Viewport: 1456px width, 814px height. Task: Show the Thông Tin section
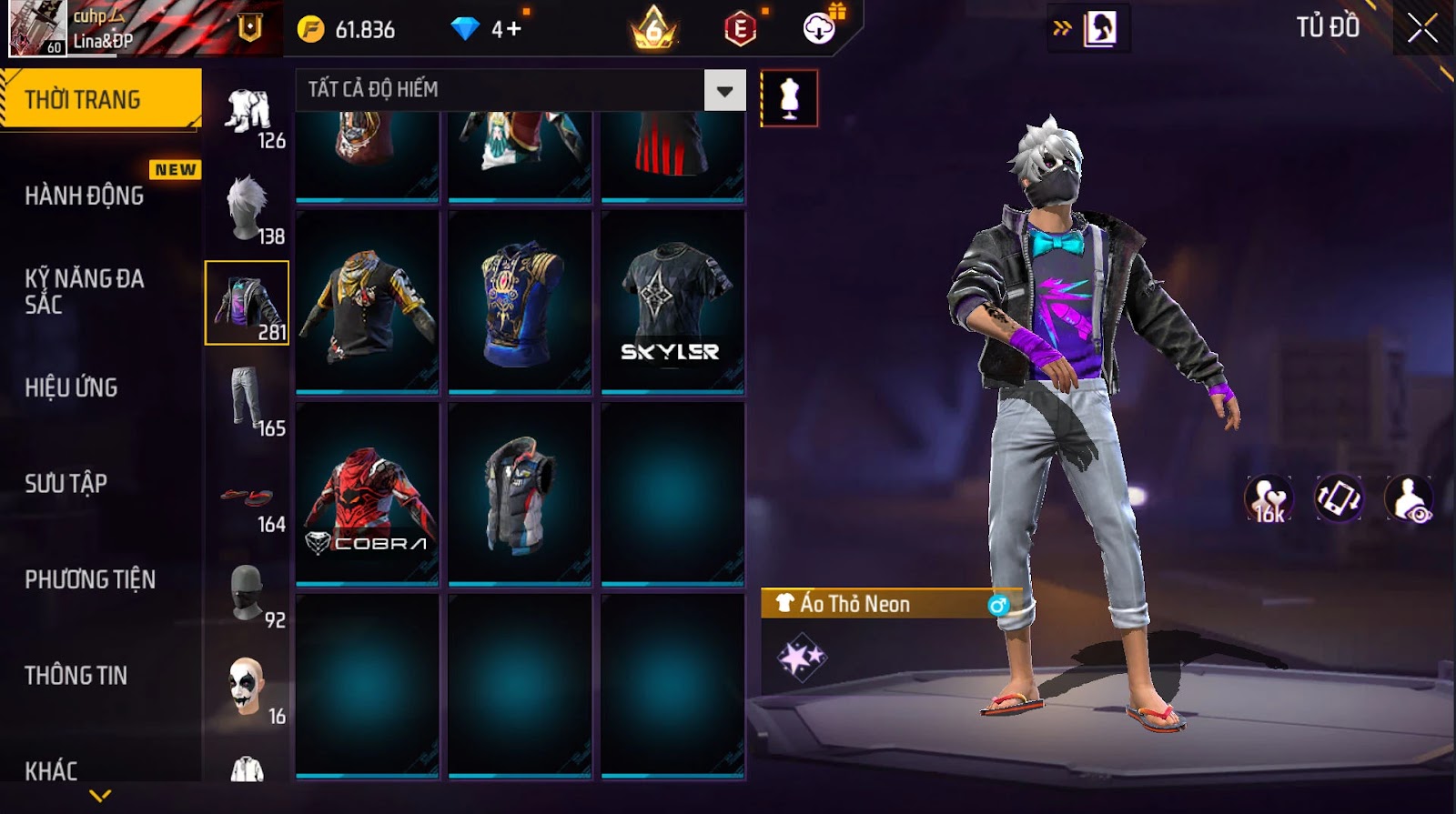(76, 675)
